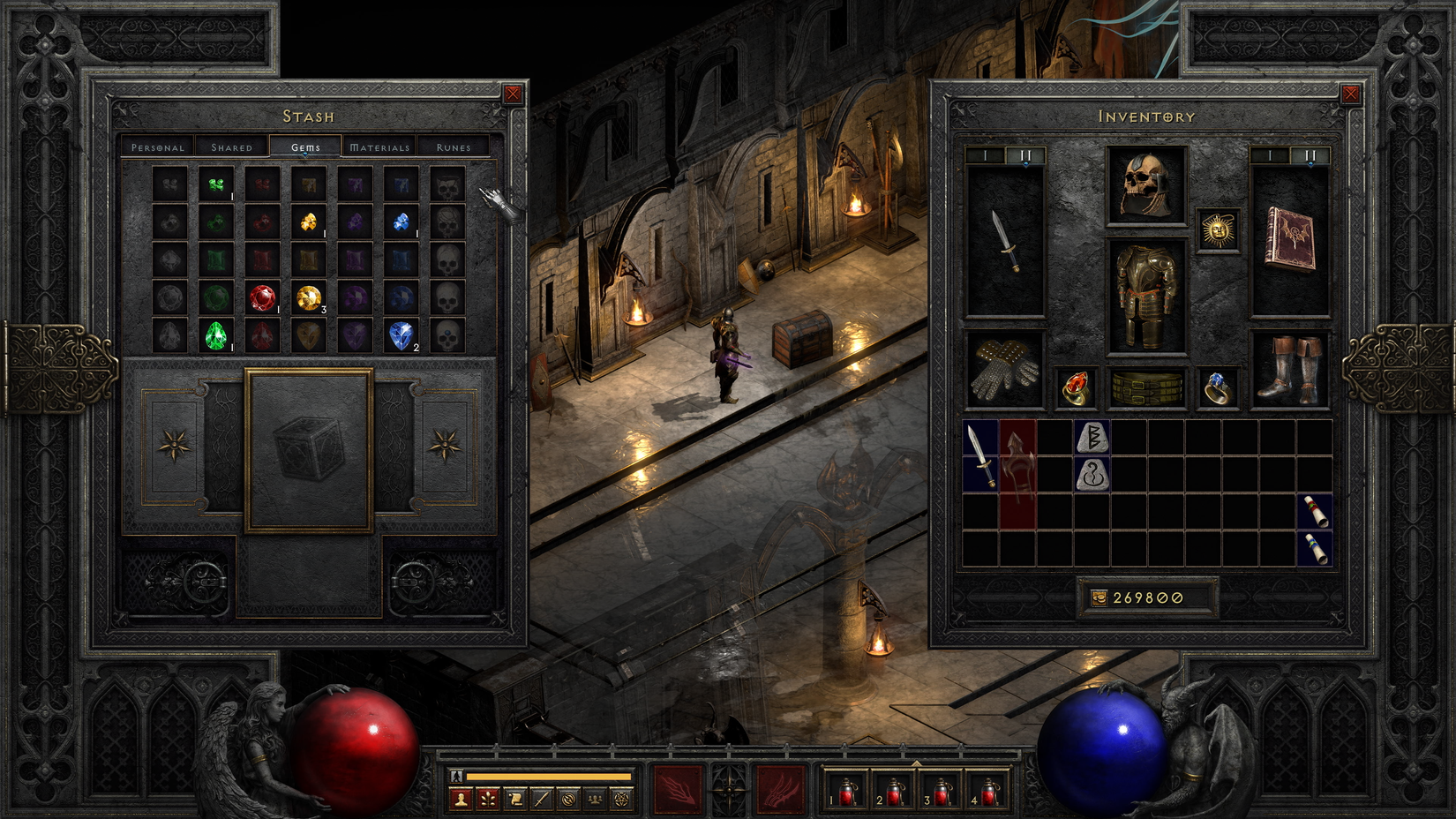Click the pentagram menu icon in the toolbar
Viewport: 1456px width, 819px height.
coord(622,799)
